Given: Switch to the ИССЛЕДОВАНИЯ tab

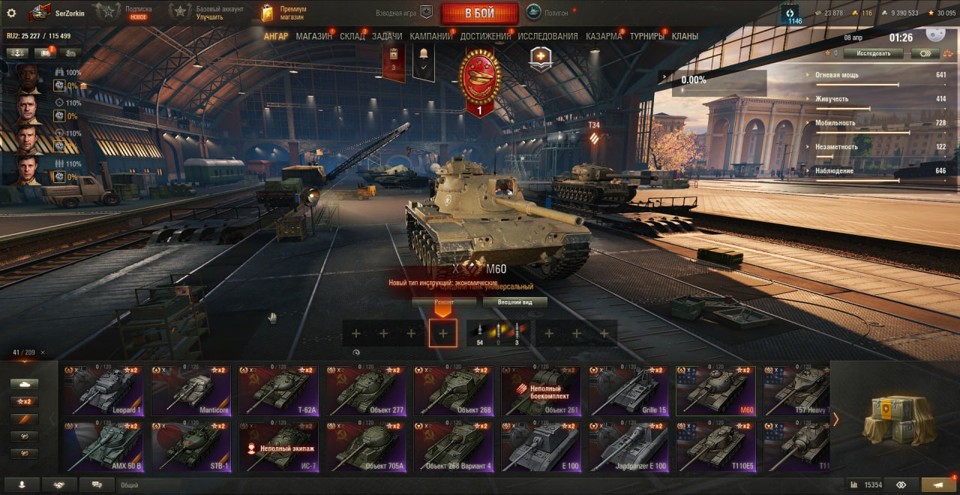Looking at the screenshot, I should pyautogui.click(x=547, y=36).
